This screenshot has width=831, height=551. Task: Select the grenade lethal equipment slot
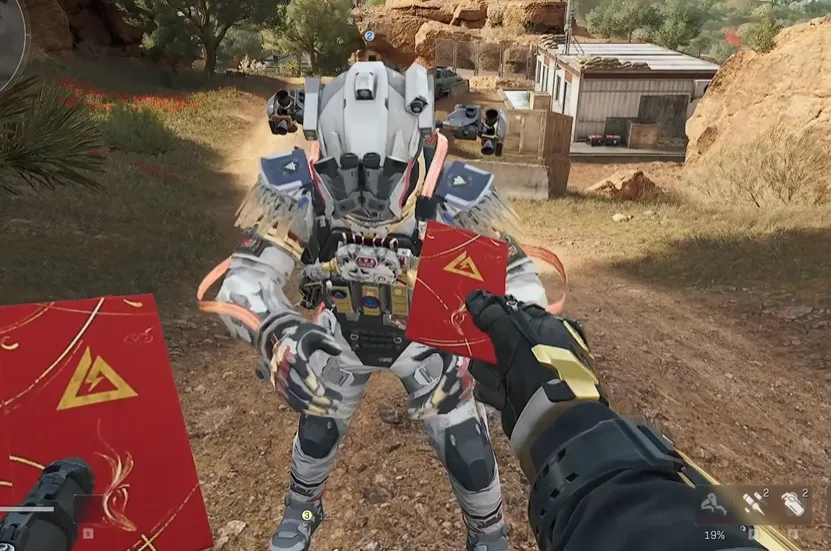pos(793,504)
